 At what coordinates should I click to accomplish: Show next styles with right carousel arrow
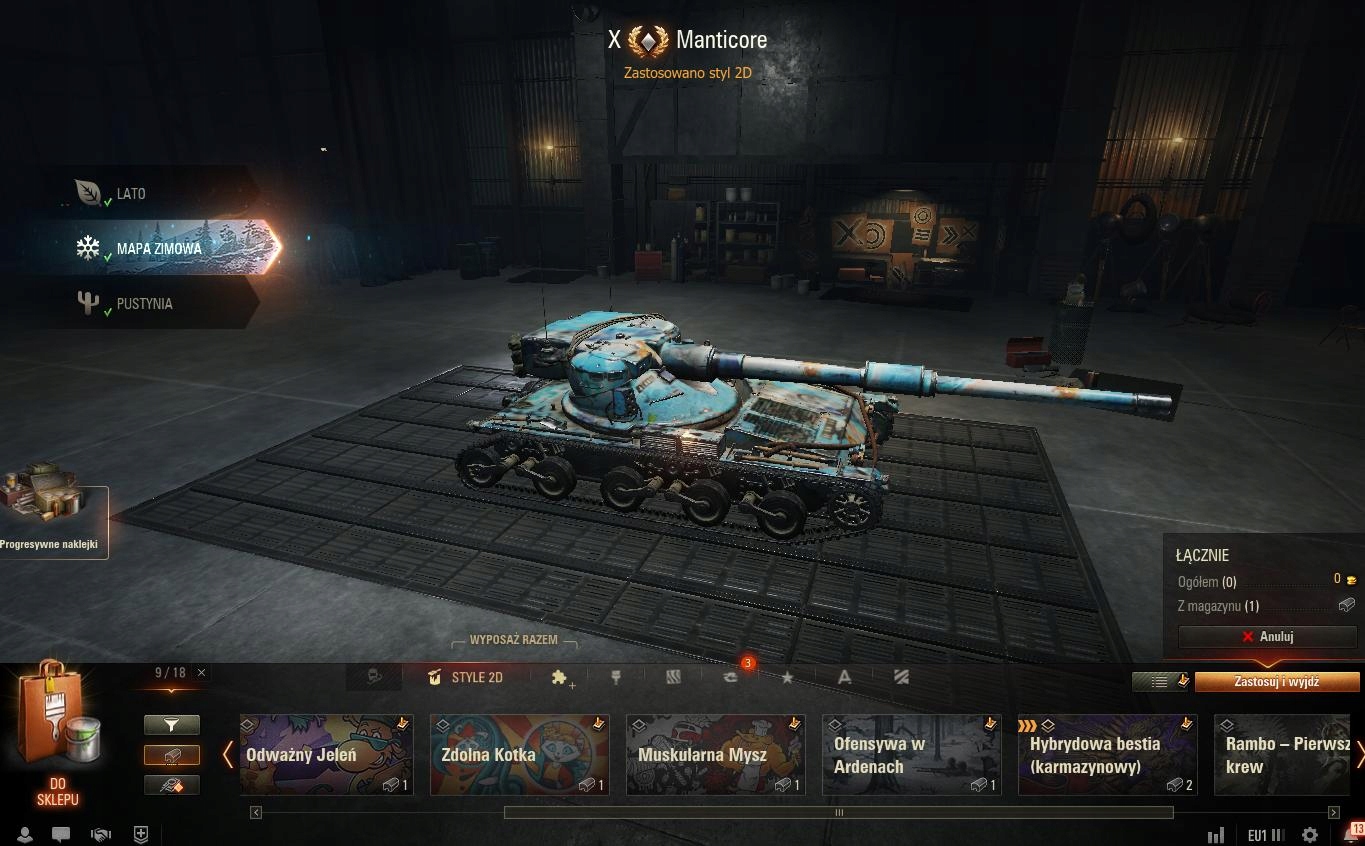pos(1359,755)
